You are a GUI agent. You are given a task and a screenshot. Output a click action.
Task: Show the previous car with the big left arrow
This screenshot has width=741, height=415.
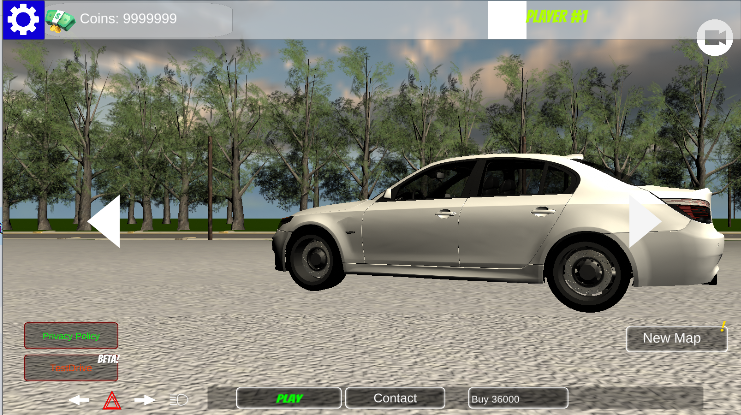105,221
